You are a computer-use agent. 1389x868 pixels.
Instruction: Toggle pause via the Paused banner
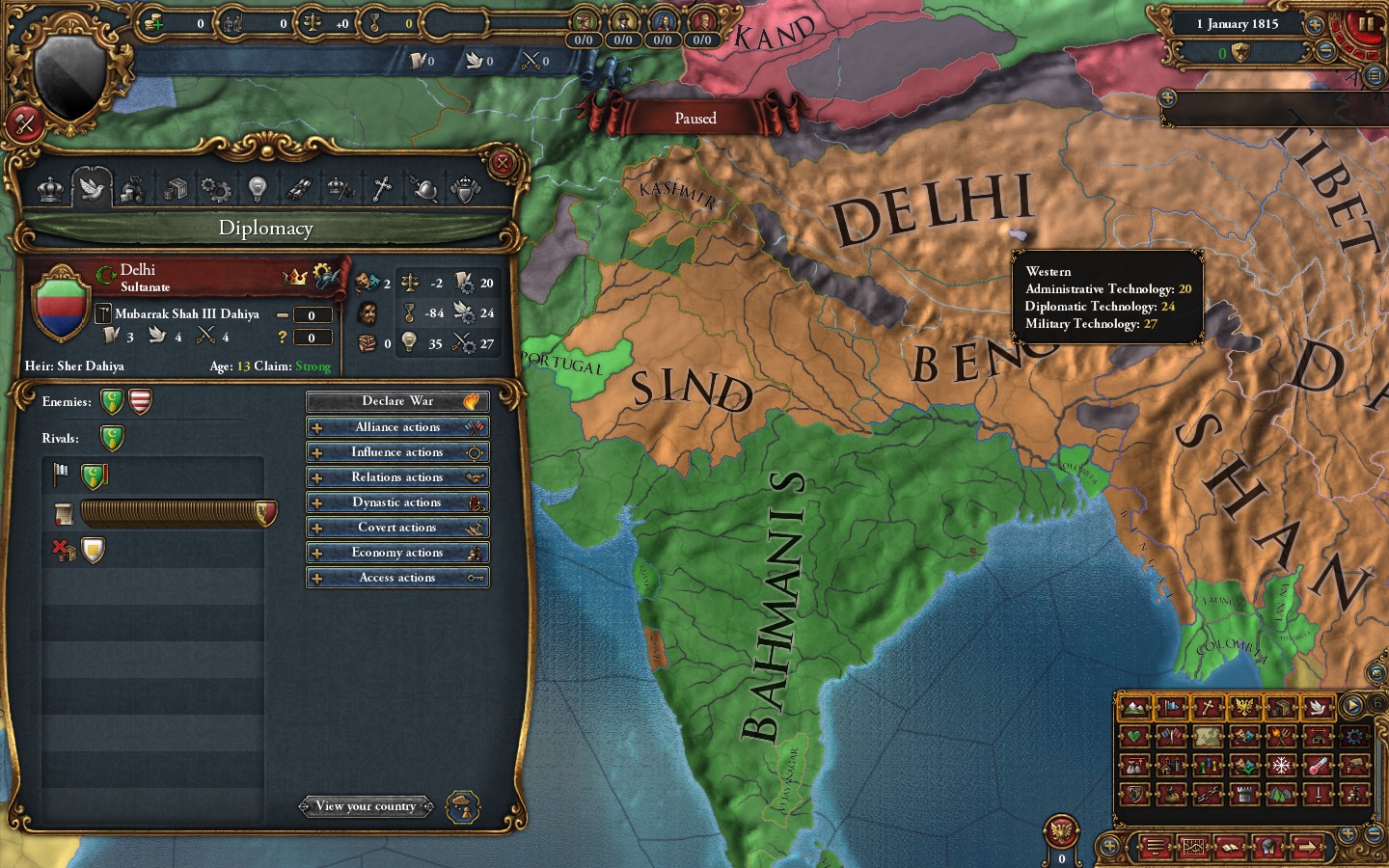pyautogui.click(x=695, y=118)
